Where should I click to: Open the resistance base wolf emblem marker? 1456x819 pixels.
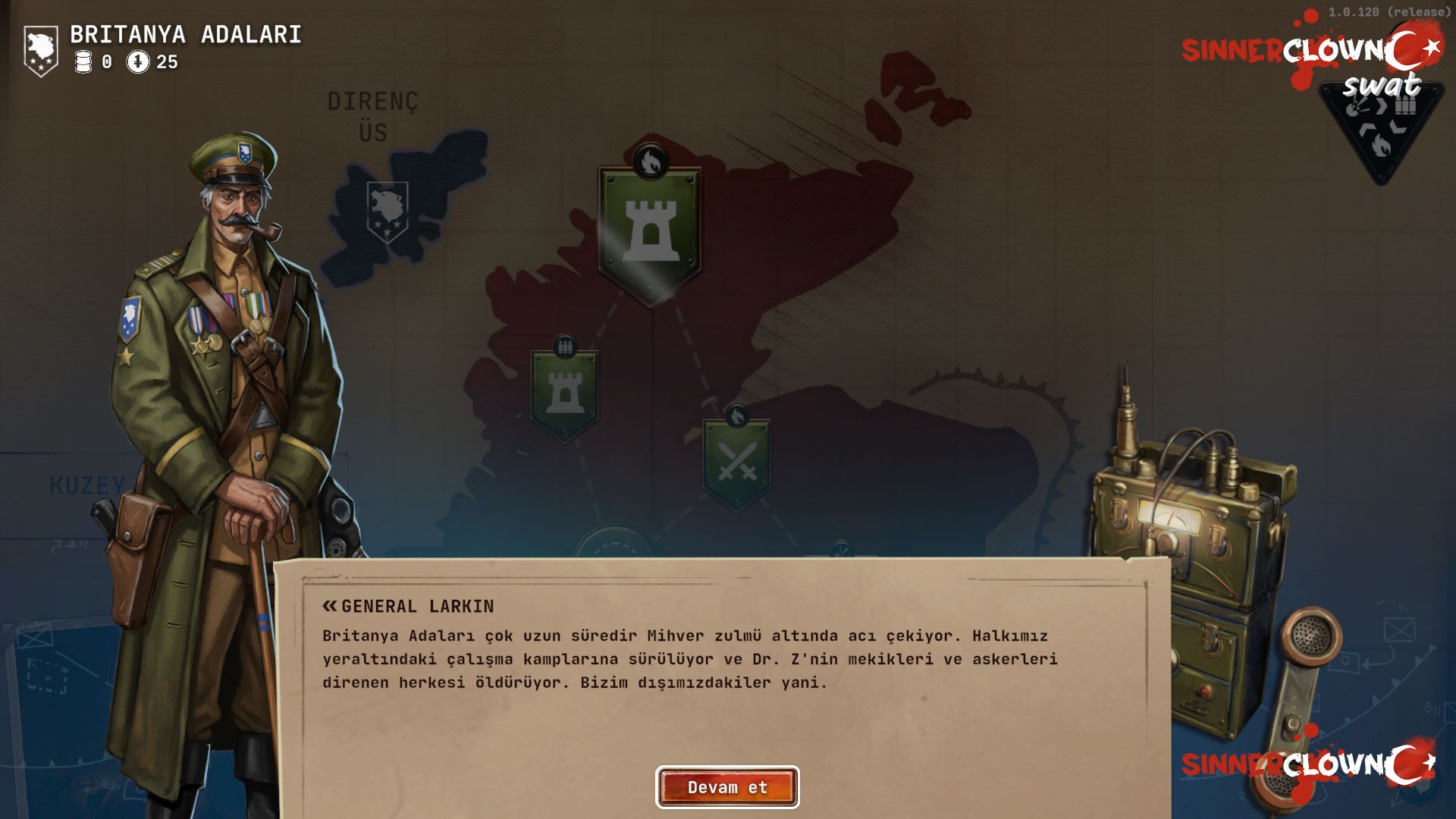point(387,212)
